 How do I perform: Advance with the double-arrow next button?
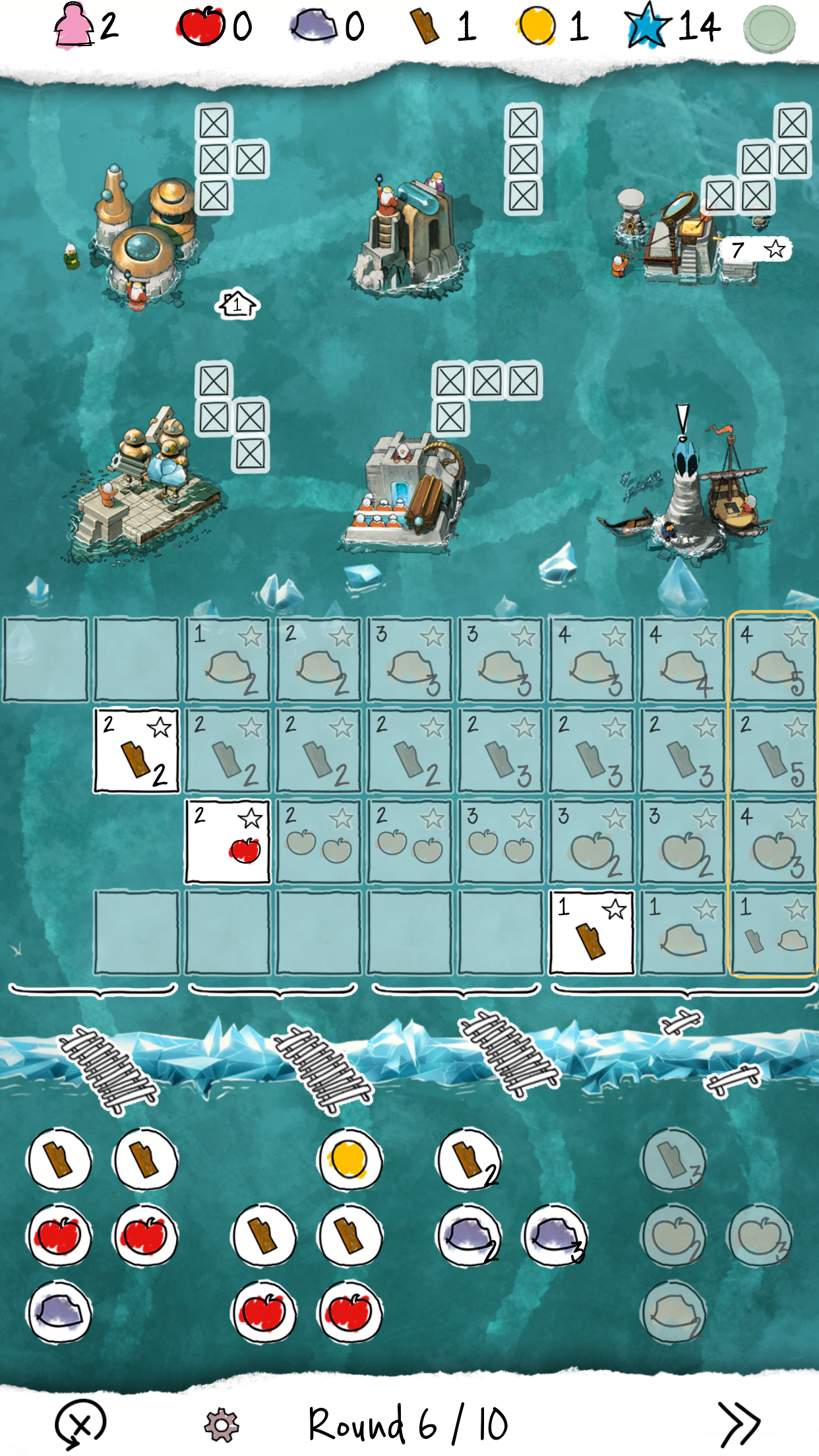click(x=739, y=1423)
